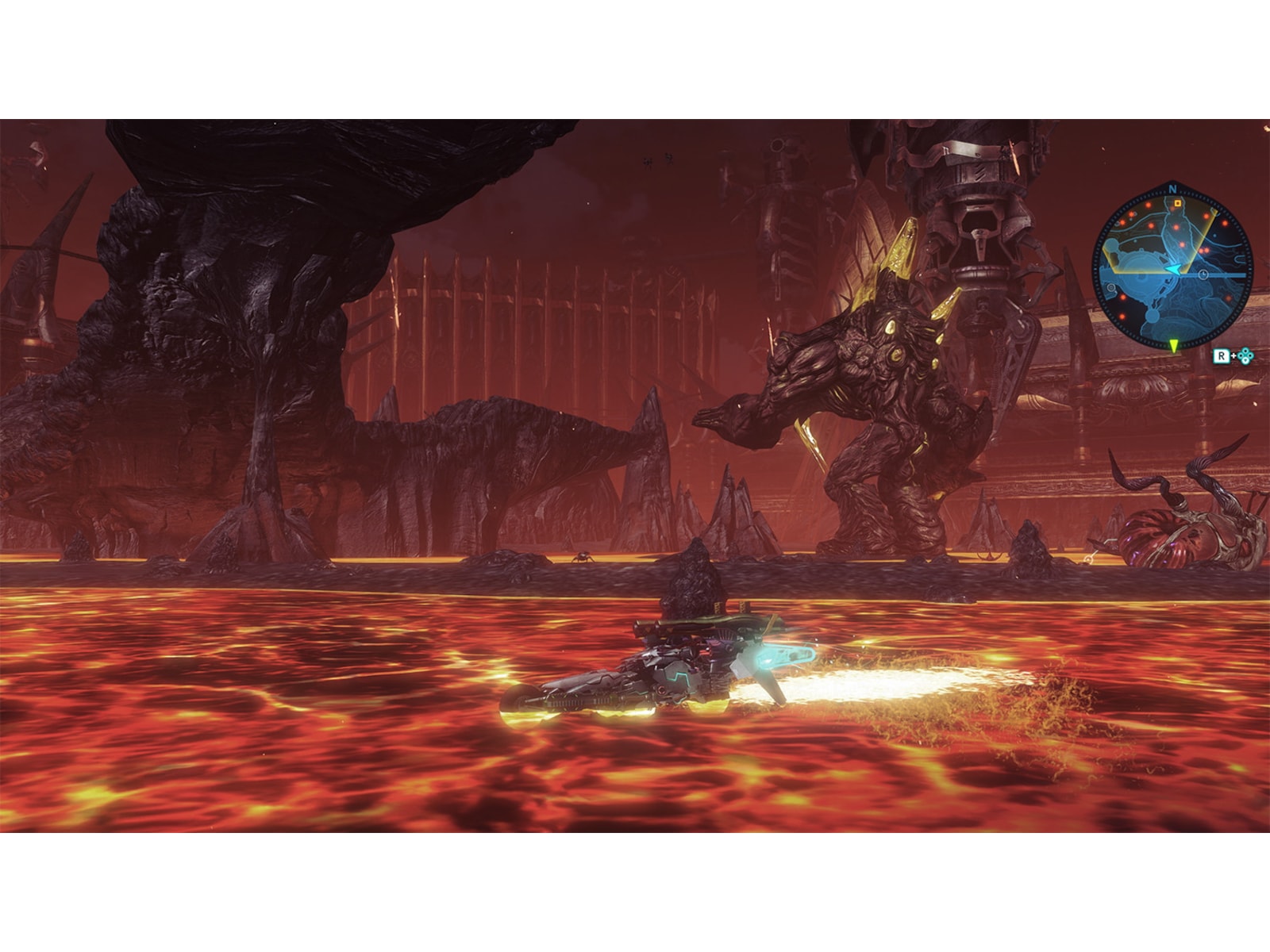Viewport: 1270px width, 952px height.
Task: Click the N compass indicator on minimap
Action: click(x=1171, y=189)
